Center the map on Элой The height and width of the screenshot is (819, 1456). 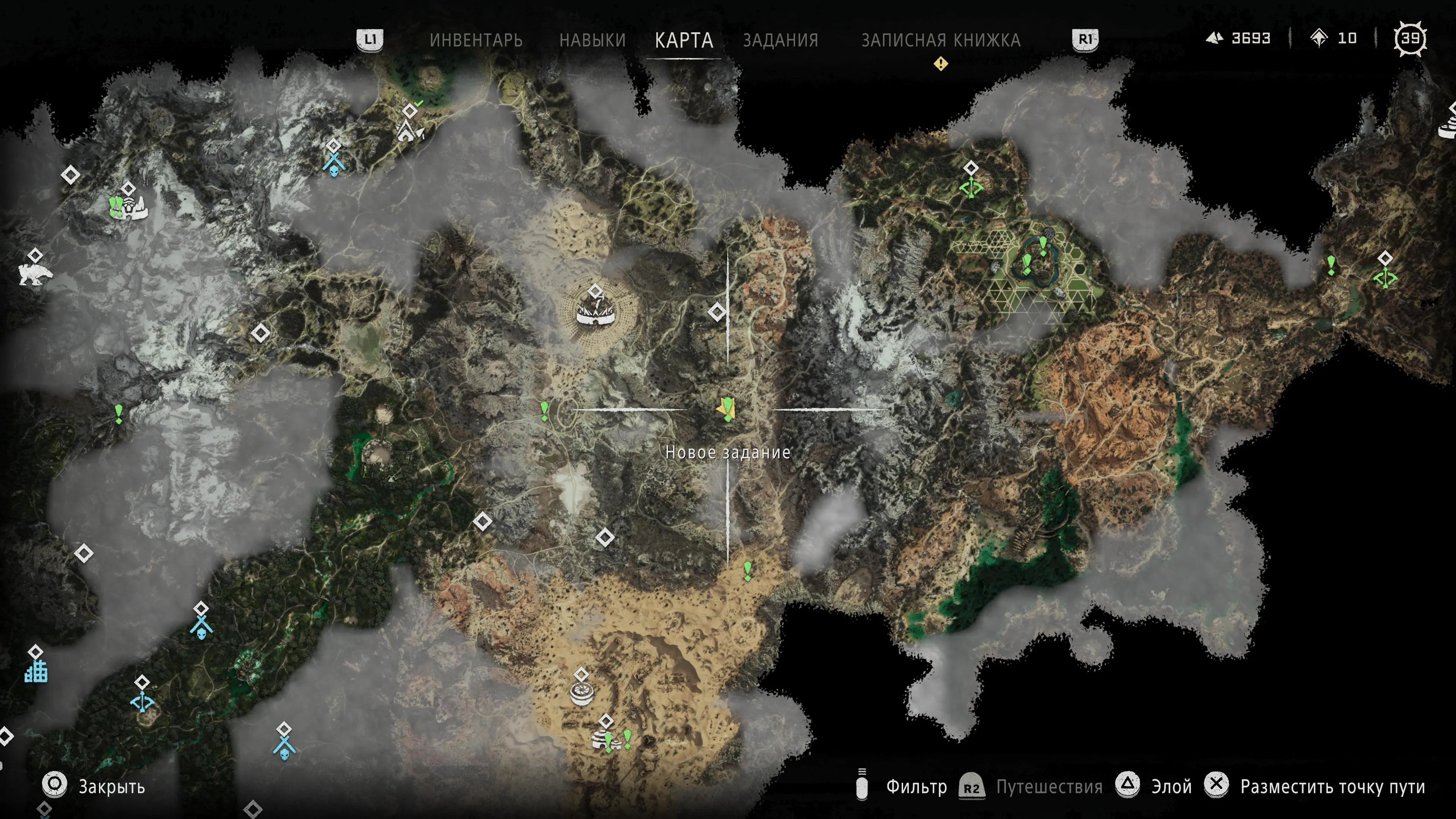[1171, 786]
